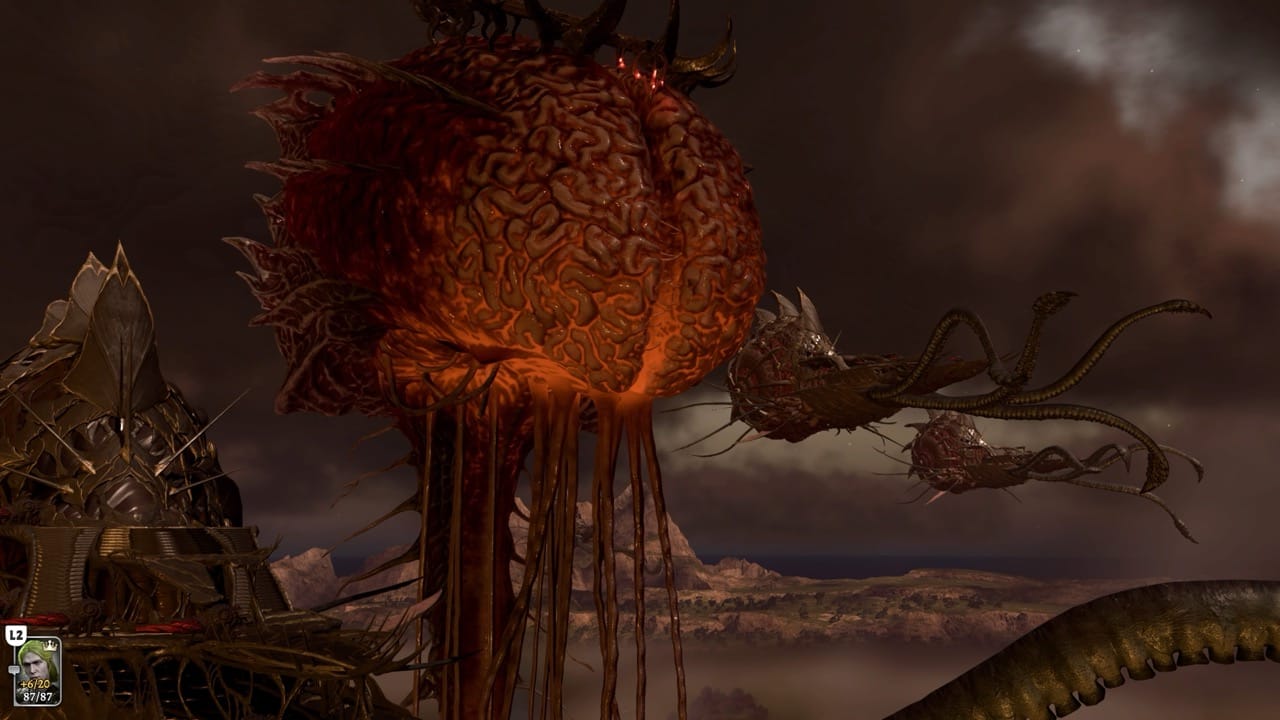Image resolution: width=1280 pixels, height=720 pixels.
Task: Select the +6/20 initiative indicator
Action: click(x=33, y=684)
